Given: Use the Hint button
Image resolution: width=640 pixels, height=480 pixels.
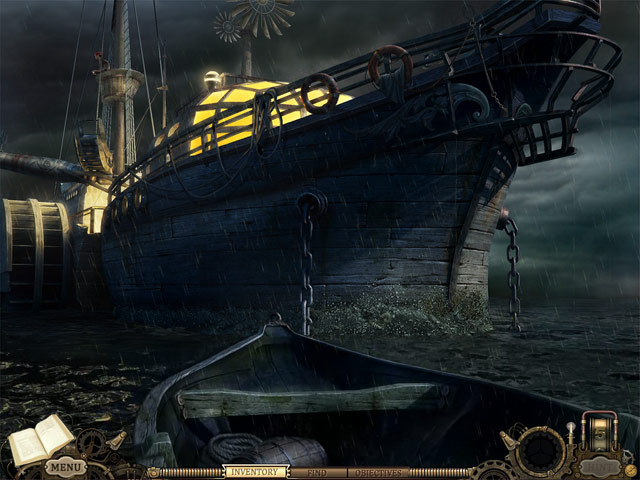Looking at the screenshot, I should coord(600,465).
